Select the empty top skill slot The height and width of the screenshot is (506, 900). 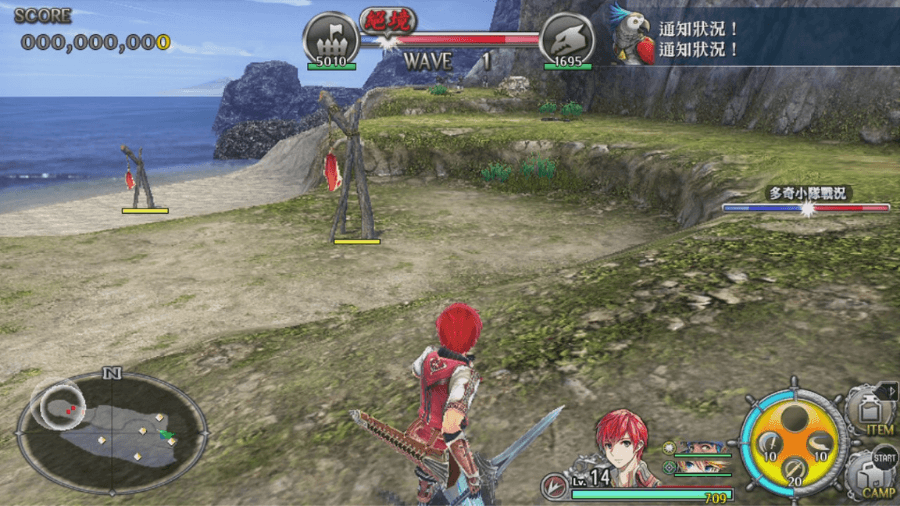[795, 417]
